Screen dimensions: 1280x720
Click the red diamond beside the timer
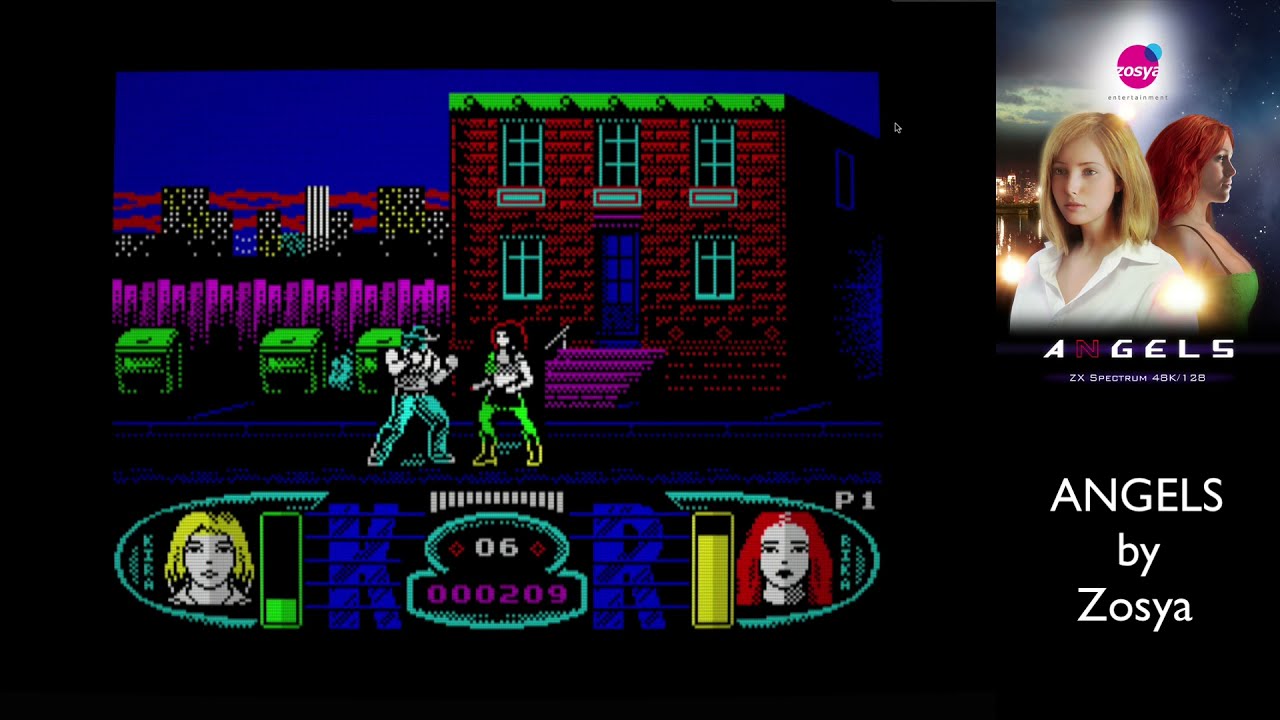[455, 549]
